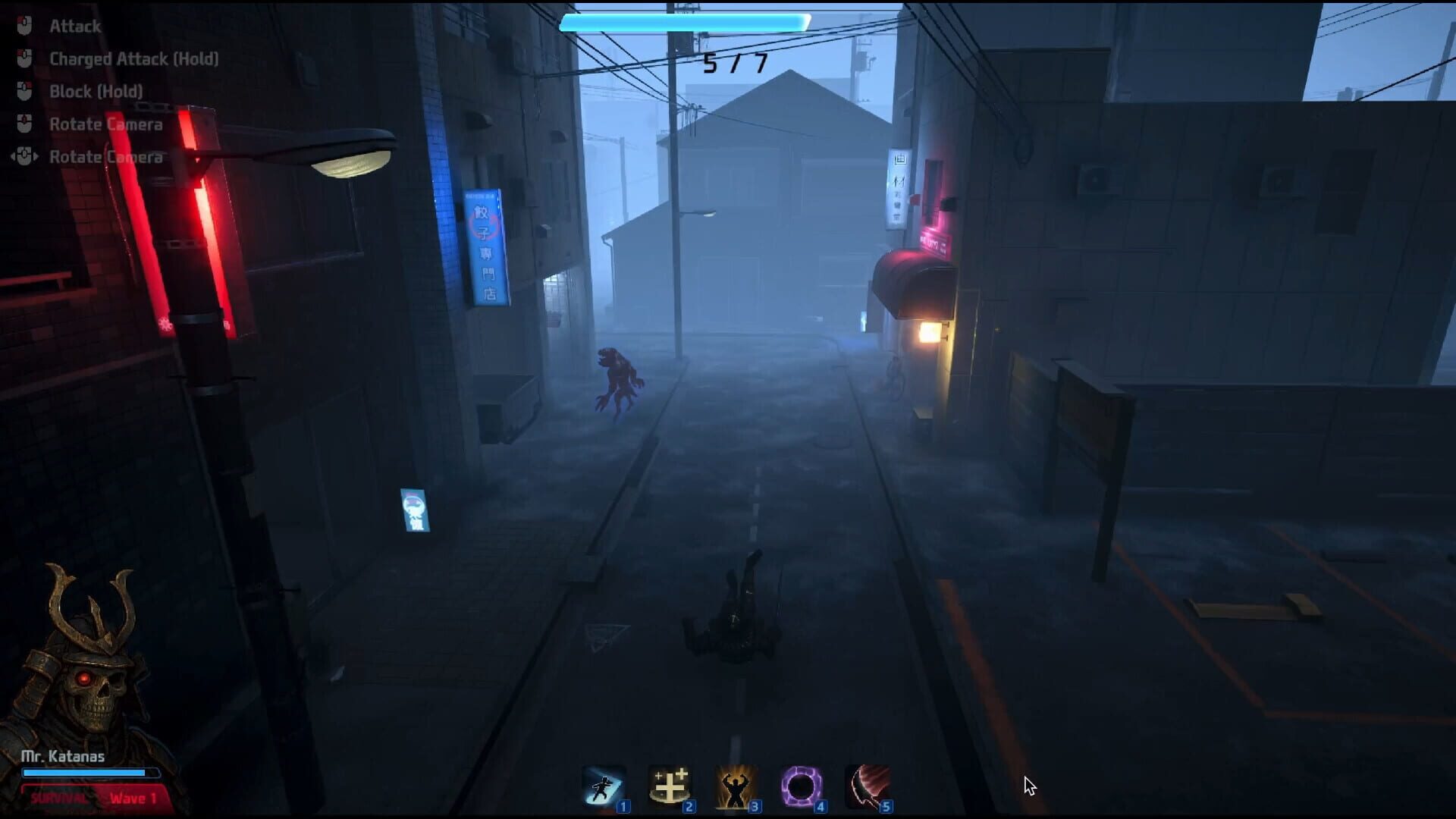1456x819 pixels.
Task: Click the mouse icon beside Charged Attack (Hold)
Action: [x=24, y=58]
